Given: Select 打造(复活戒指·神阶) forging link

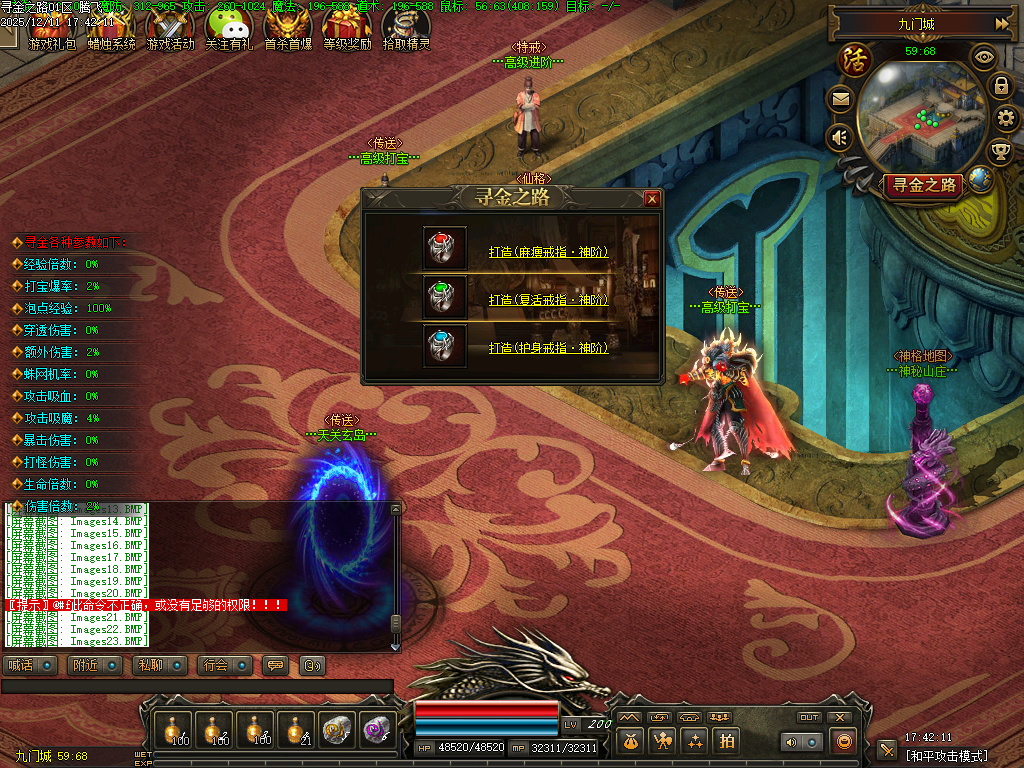Looking at the screenshot, I should point(548,300).
